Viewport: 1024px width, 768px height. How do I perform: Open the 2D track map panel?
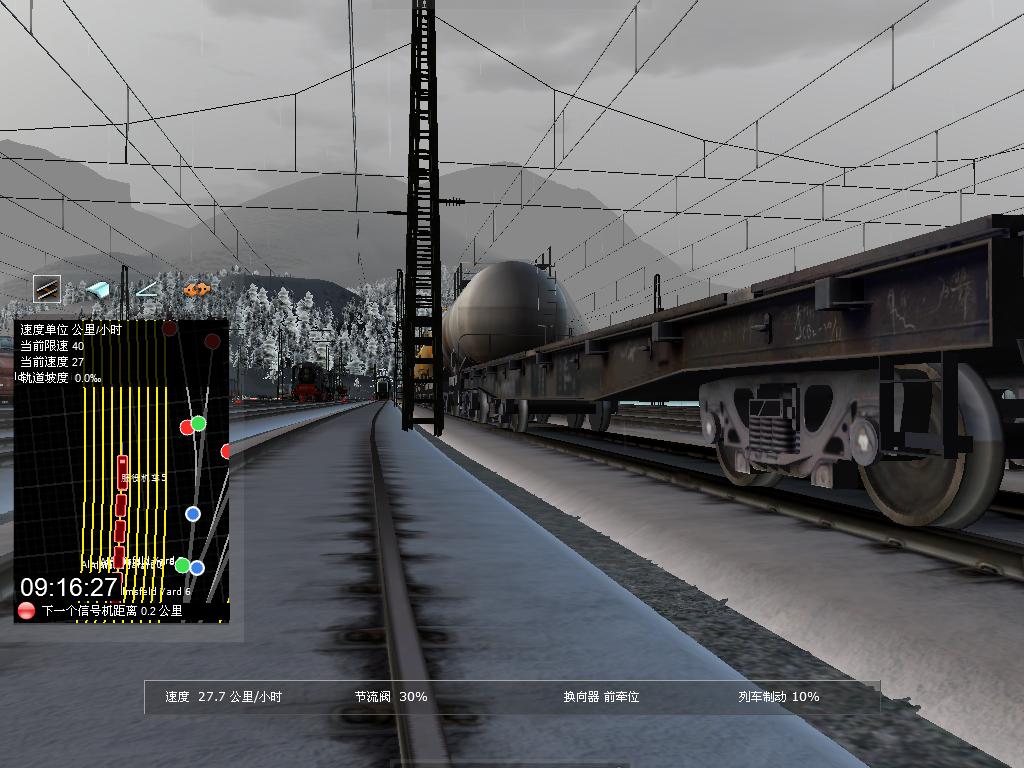[x=121, y=470]
